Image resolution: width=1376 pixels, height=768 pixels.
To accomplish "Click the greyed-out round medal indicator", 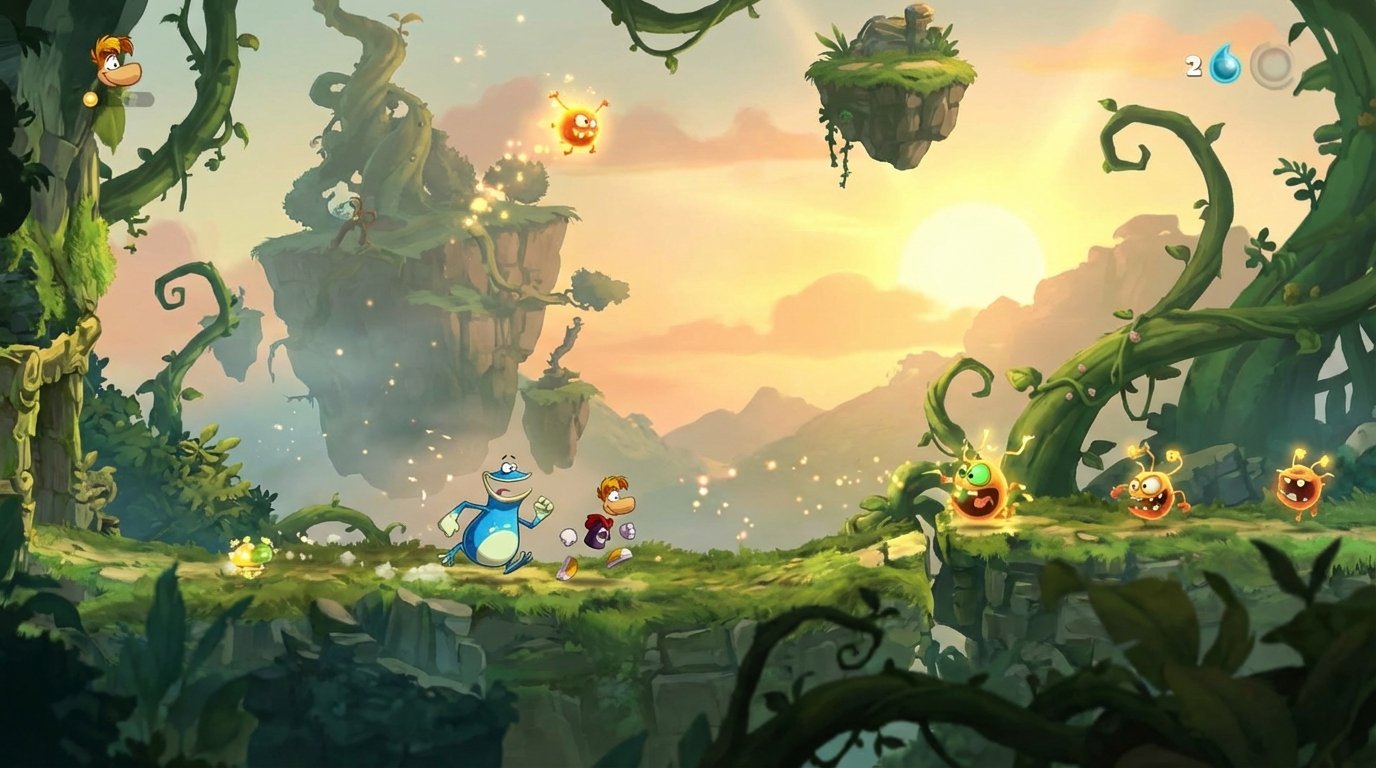I will point(1272,67).
